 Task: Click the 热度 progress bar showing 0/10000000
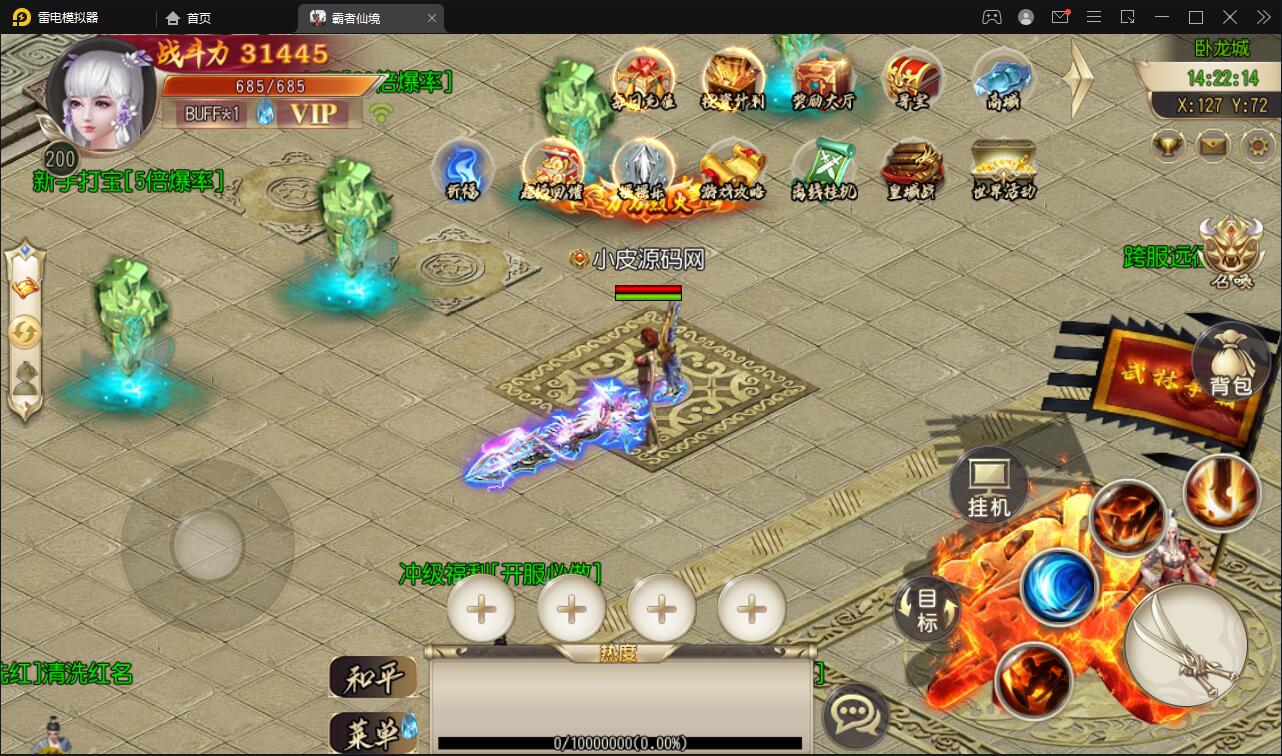click(620, 742)
